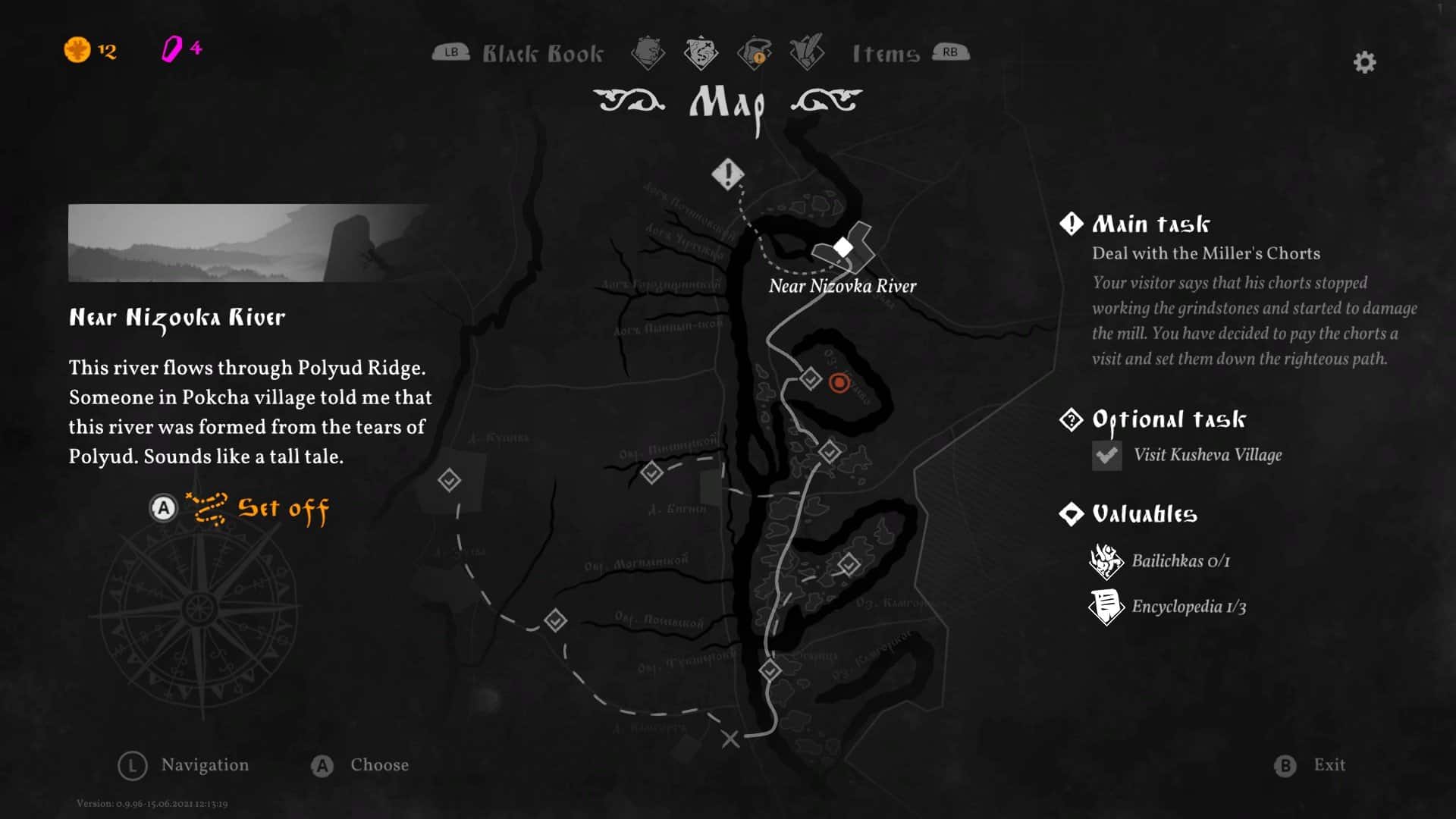Open the book page tab icon
This screenshot has height=819, width=1456.
[648, 53]
